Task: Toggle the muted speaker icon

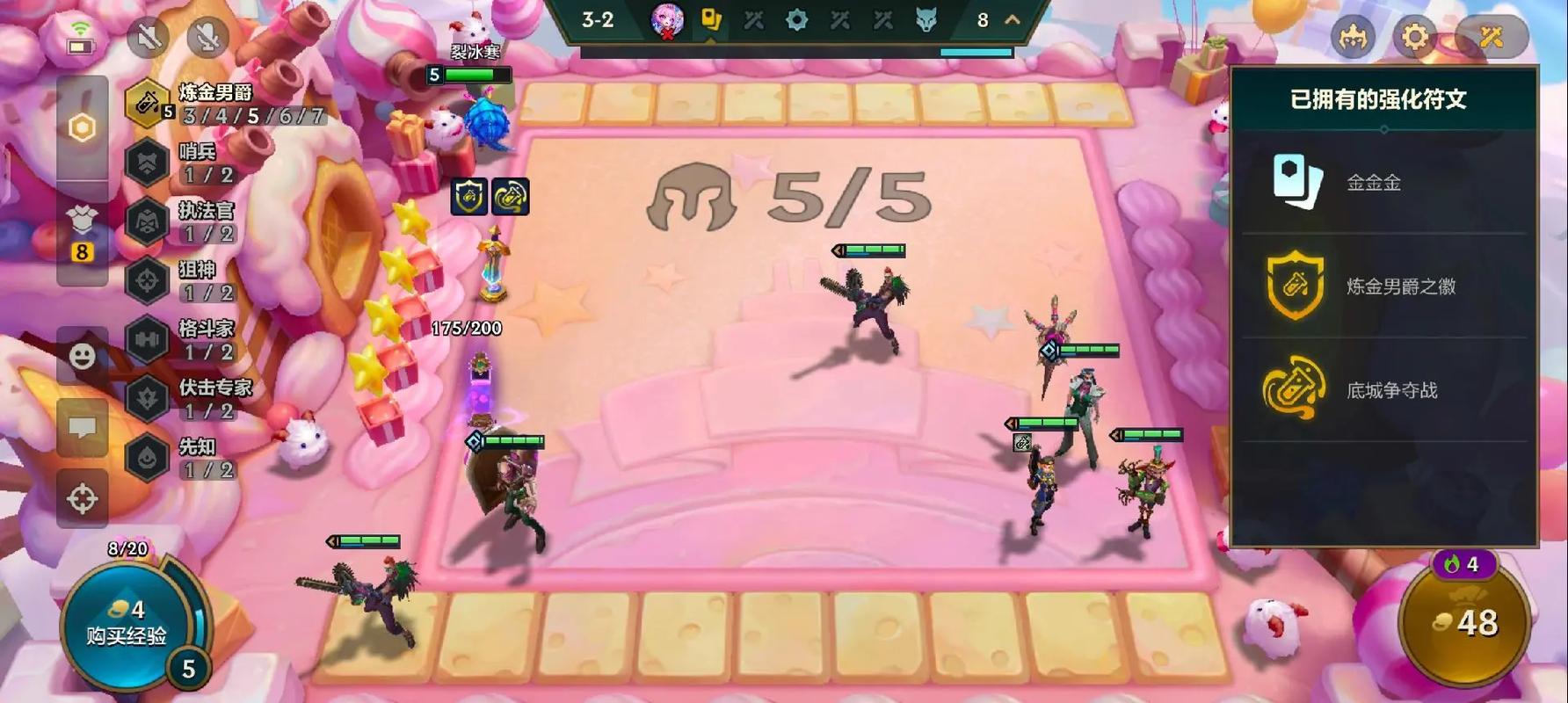Action: tap(148, 37)
